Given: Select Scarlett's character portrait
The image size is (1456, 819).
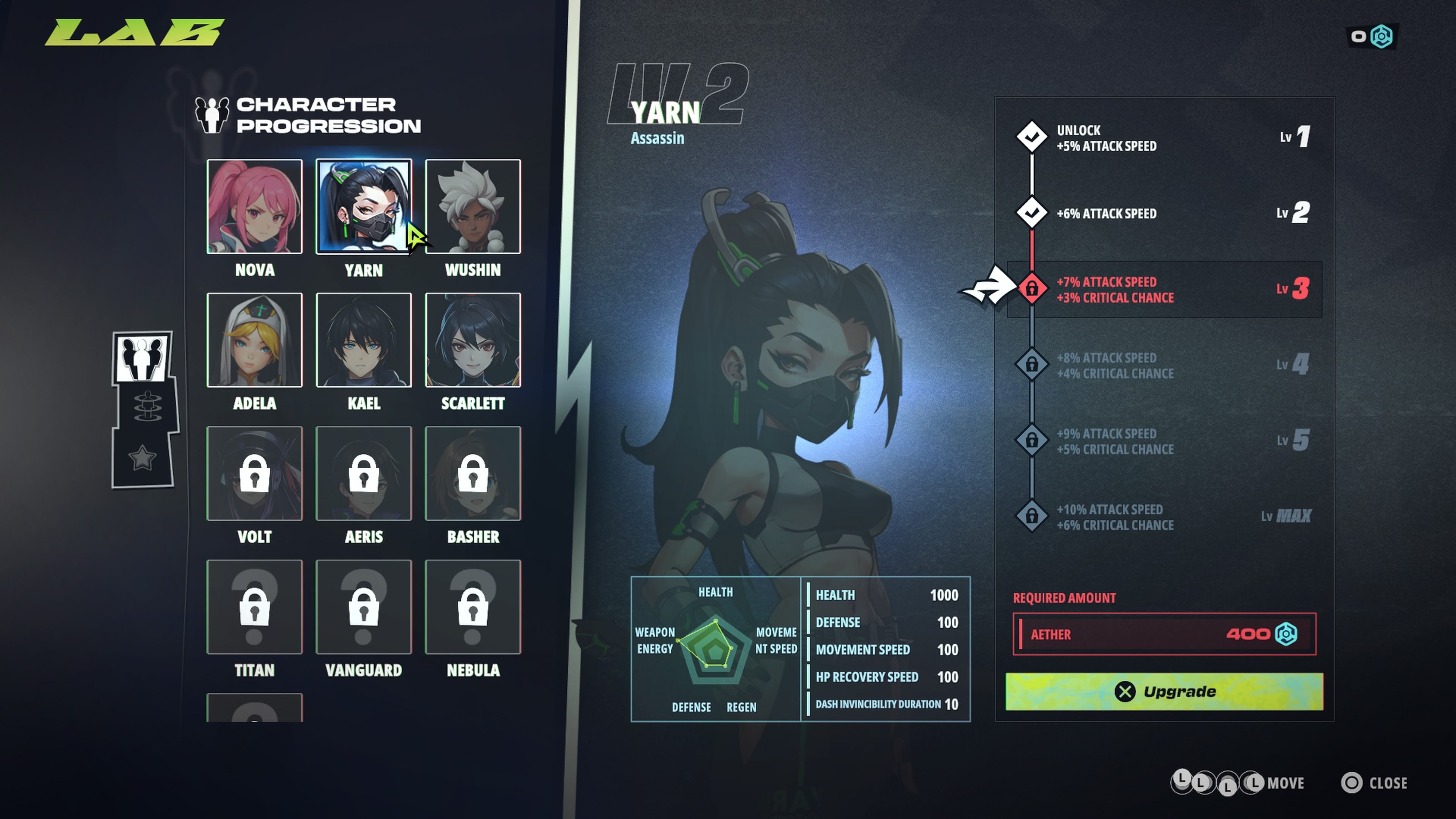Looking at the screenshot, I should click(472, 340).
